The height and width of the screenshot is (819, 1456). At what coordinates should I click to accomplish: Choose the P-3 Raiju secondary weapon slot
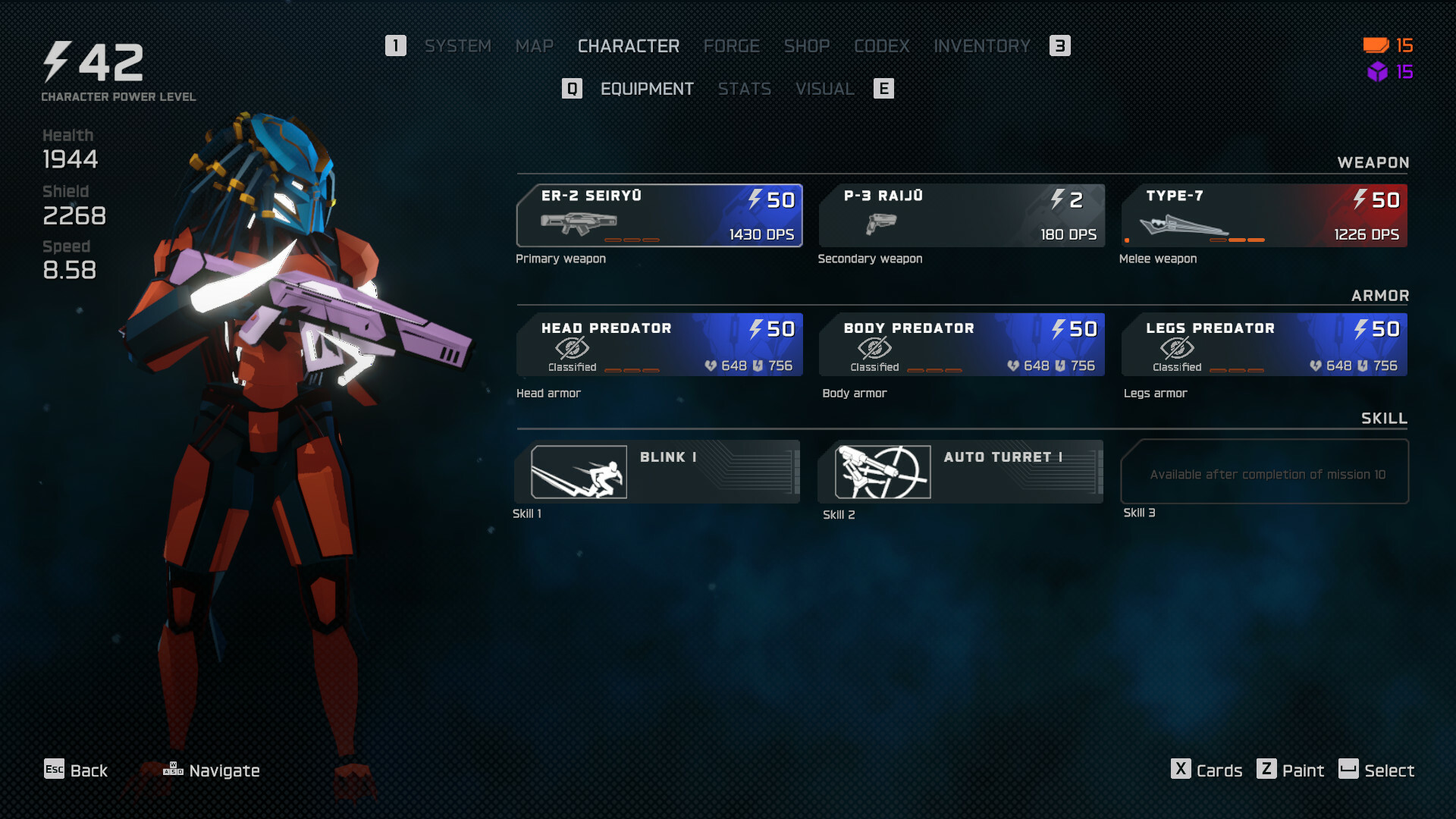click(961, 215)
